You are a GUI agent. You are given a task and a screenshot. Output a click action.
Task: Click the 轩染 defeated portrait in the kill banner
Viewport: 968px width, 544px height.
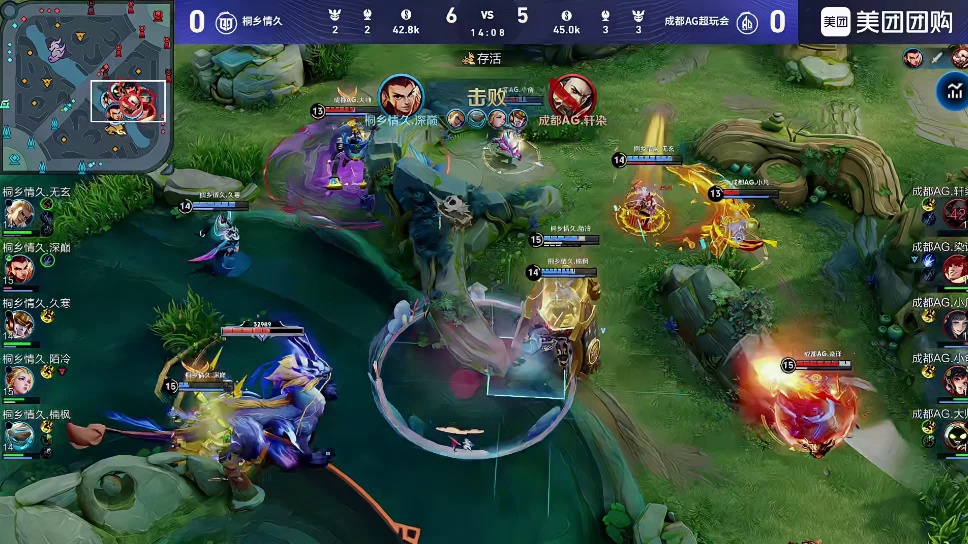coord(571,96)
